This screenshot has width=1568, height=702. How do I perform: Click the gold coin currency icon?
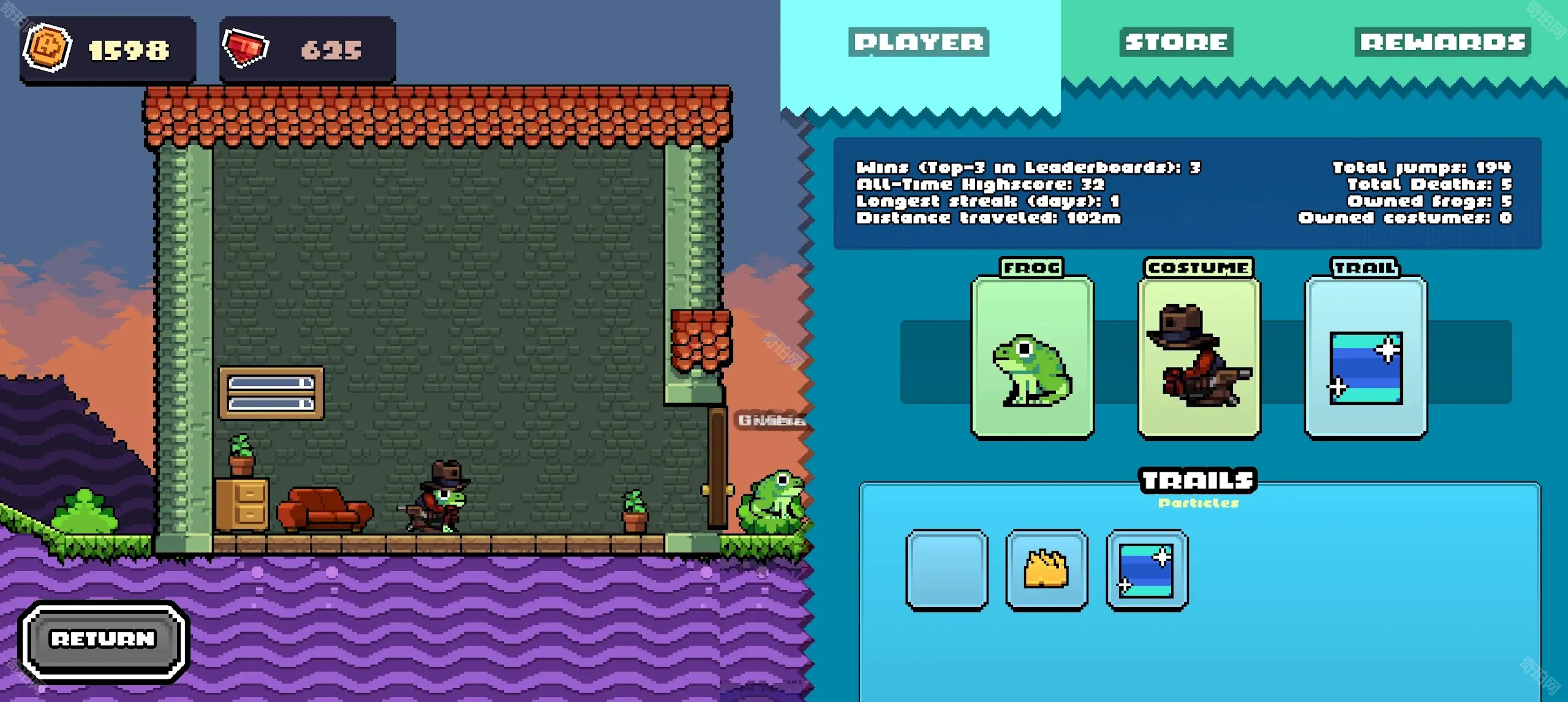pyautogui.click(x=47, y=48)
